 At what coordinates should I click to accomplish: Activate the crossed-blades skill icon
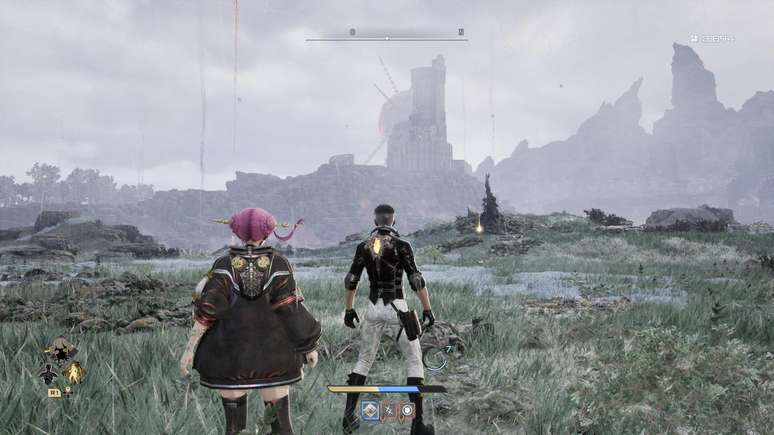click(x=389, y=409)
